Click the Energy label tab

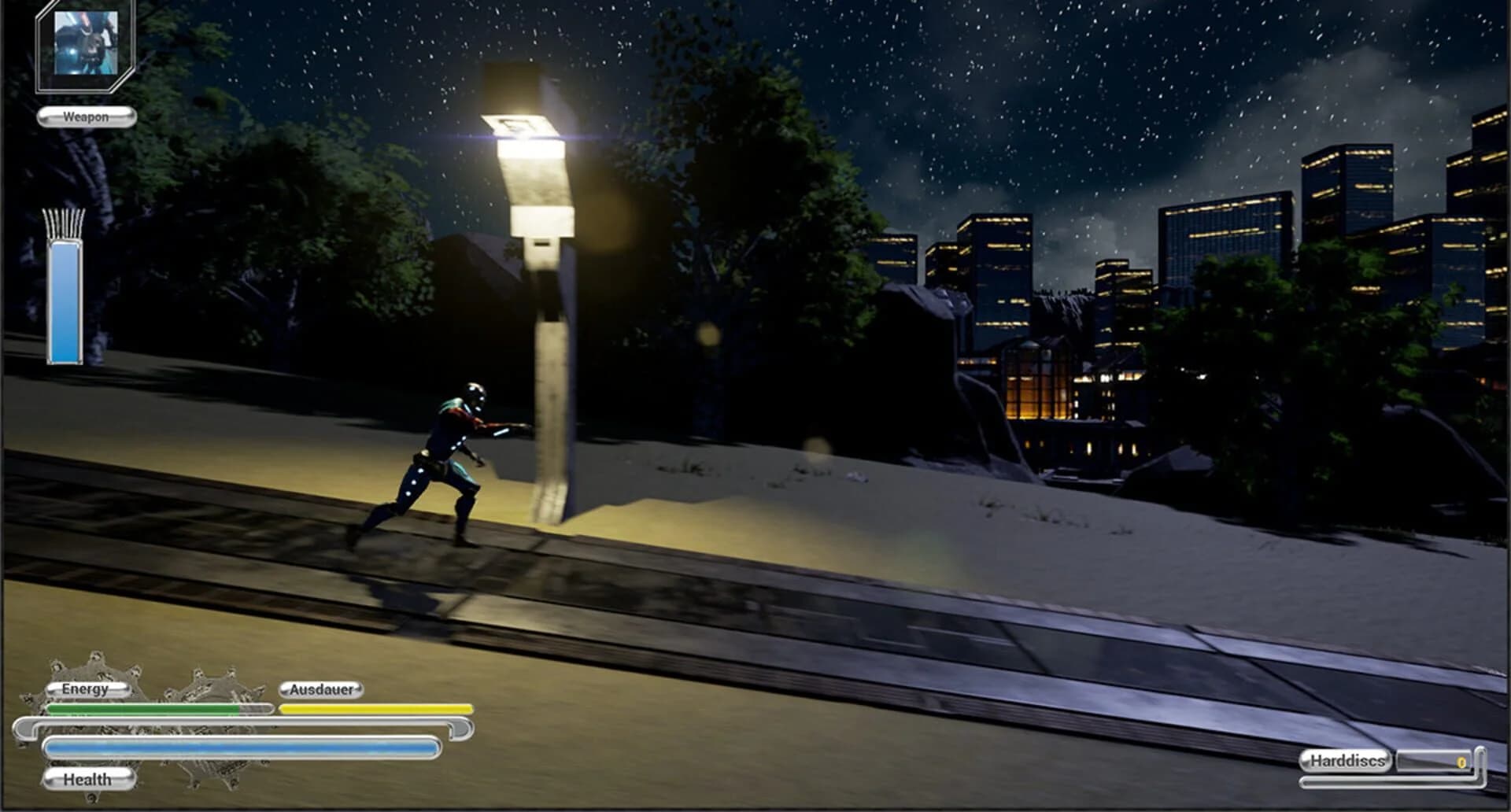[87, 689]
